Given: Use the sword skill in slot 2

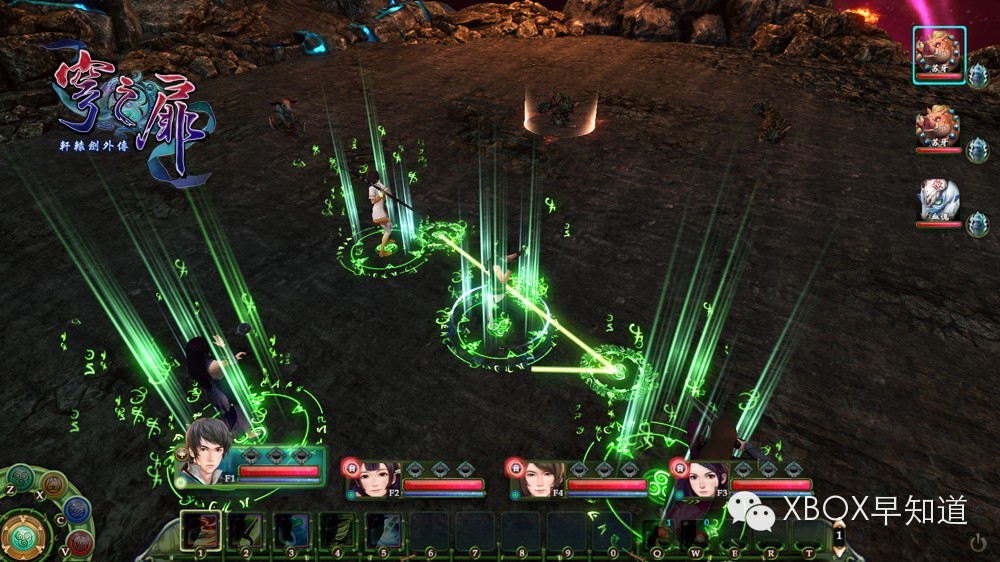Looking at the screenshot, I should pyautogui.click(x=247, y=530).
